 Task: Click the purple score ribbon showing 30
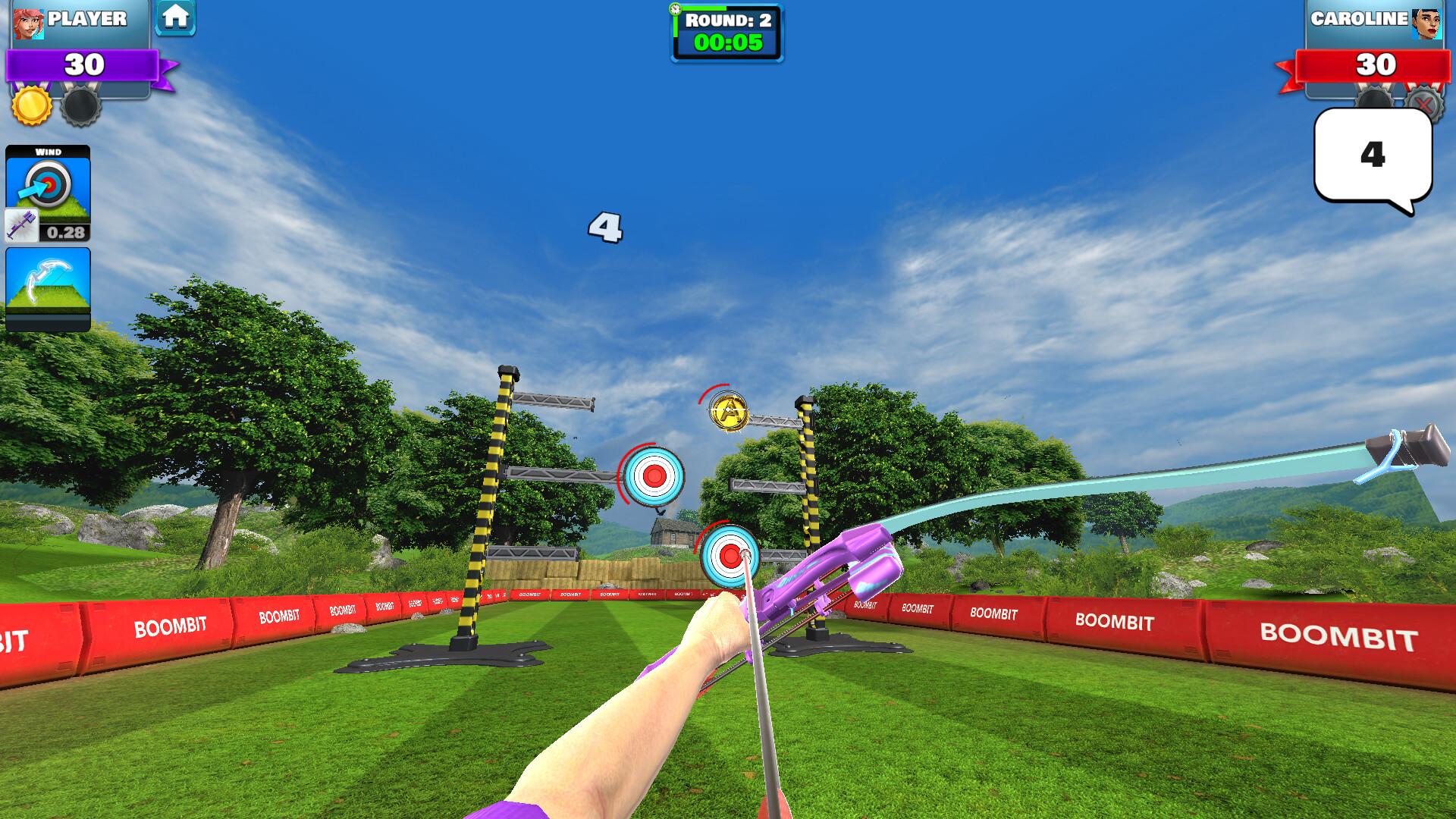86,65
